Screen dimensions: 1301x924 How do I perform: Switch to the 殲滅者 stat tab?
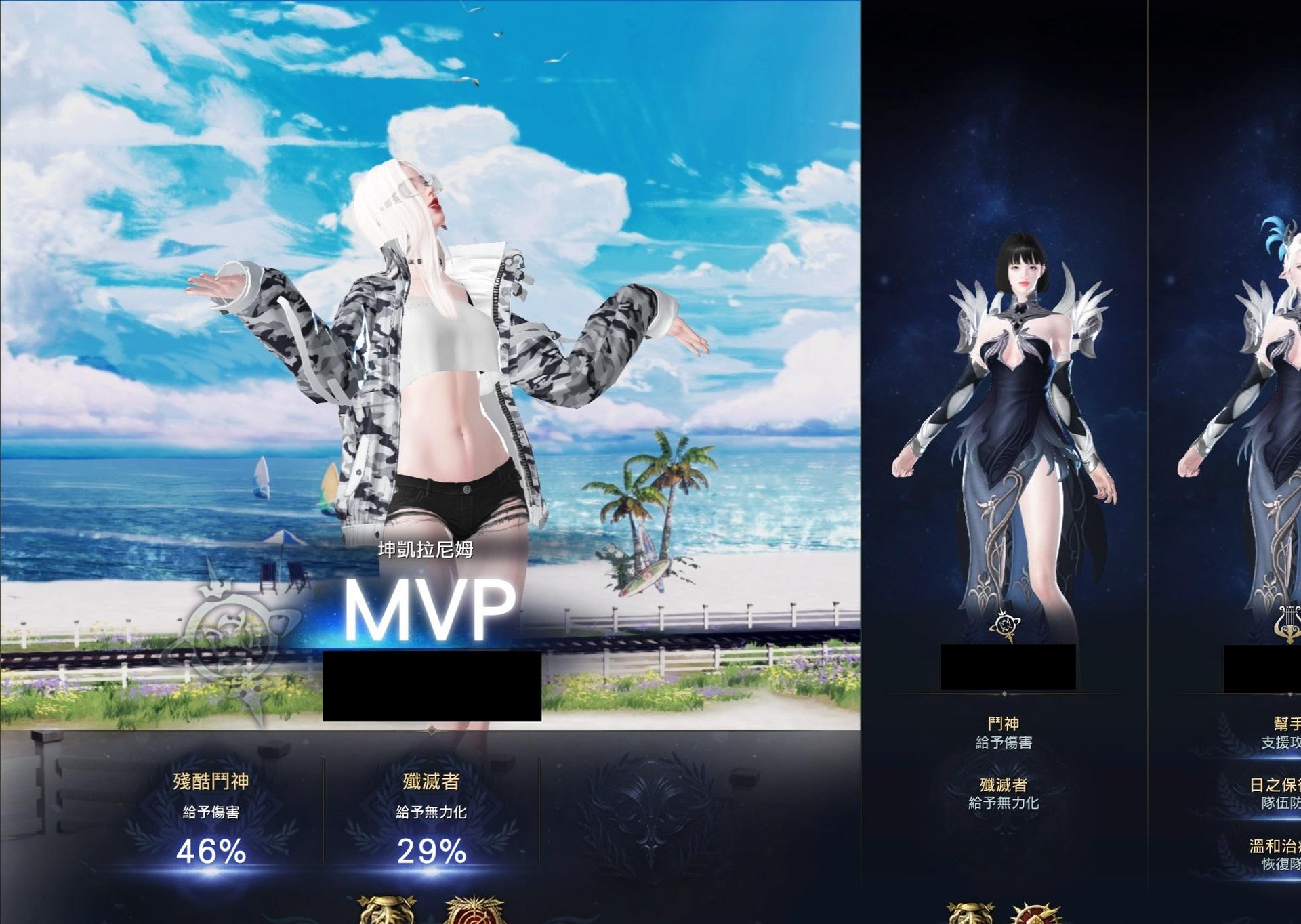(432, 780)
